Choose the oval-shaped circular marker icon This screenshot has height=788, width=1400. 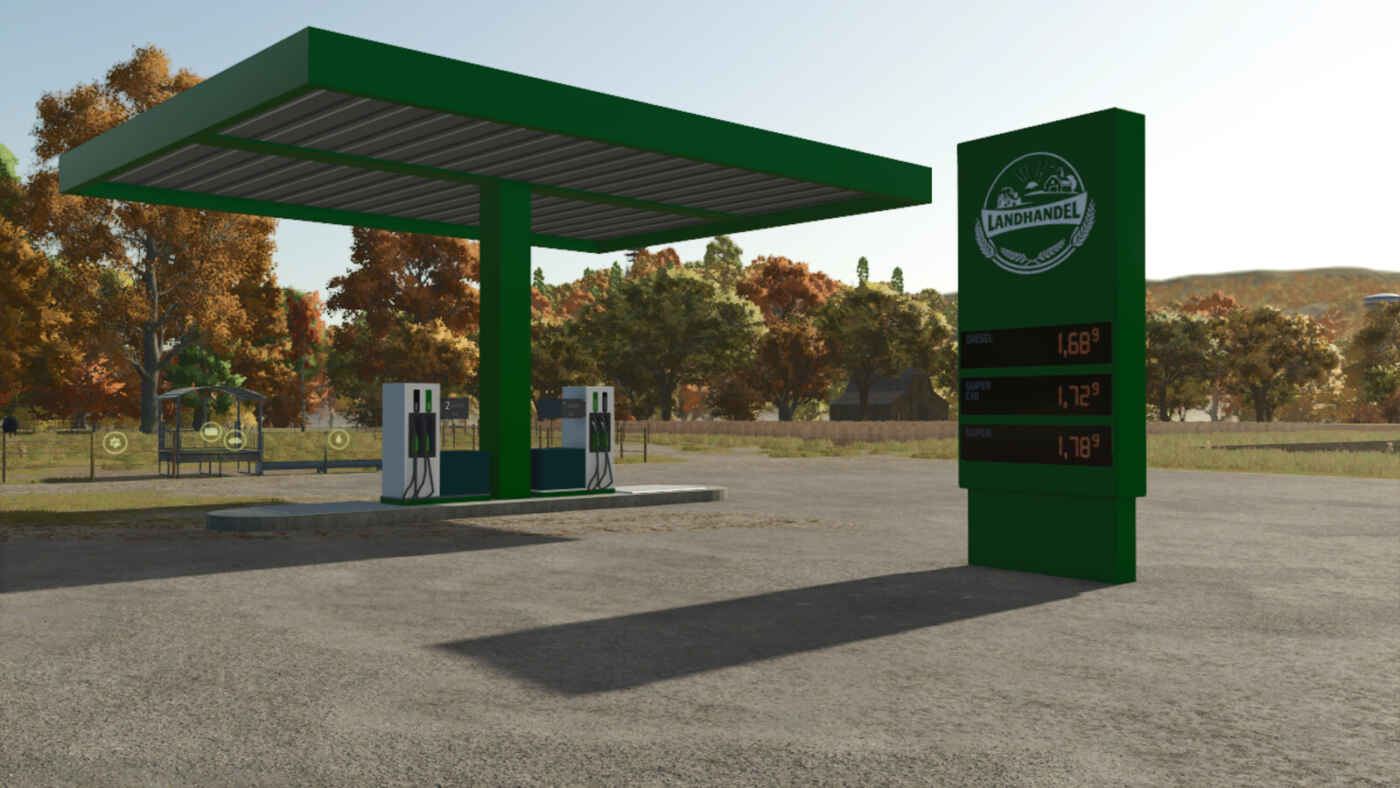[235, 440]
